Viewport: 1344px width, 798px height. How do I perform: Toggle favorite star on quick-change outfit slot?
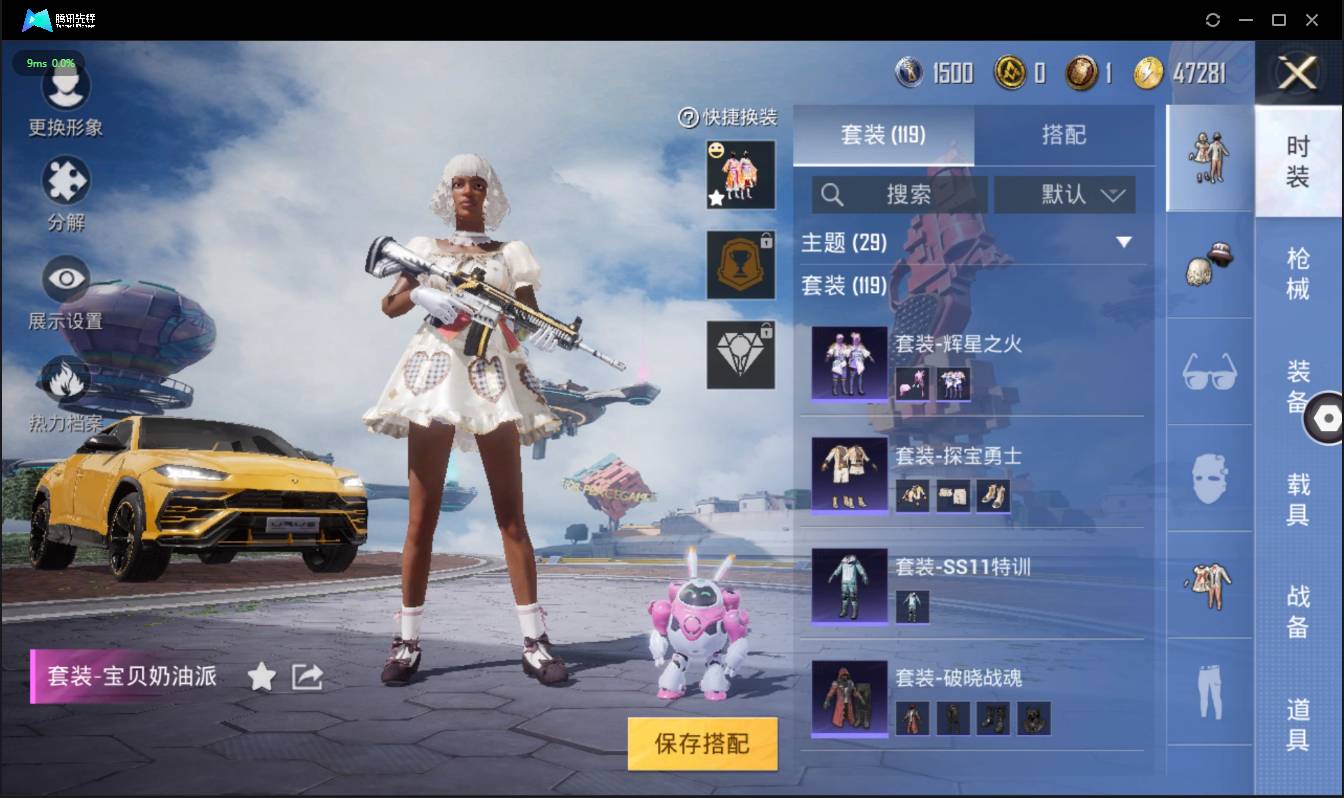click(x=714, y=199)
